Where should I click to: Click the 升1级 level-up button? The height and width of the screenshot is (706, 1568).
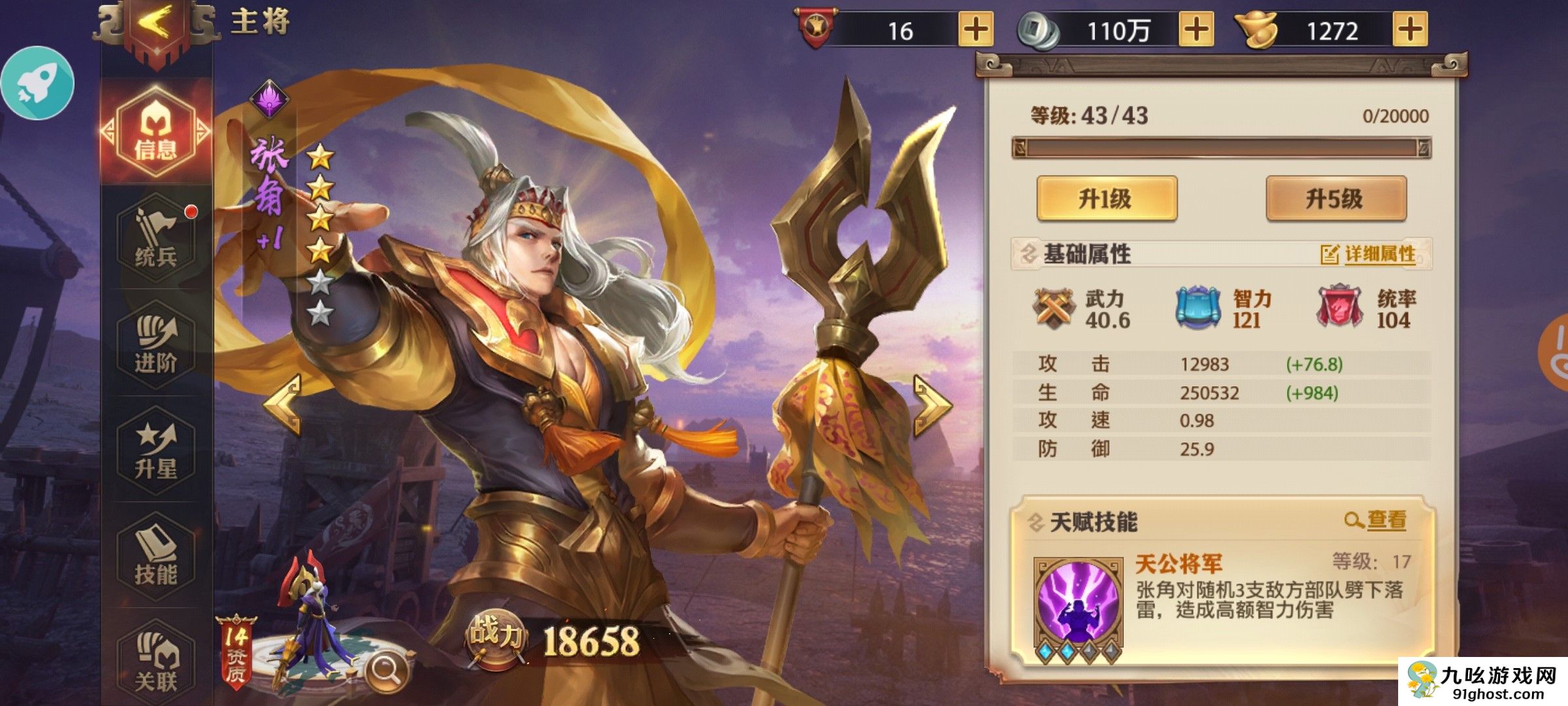coord(1107,199)
